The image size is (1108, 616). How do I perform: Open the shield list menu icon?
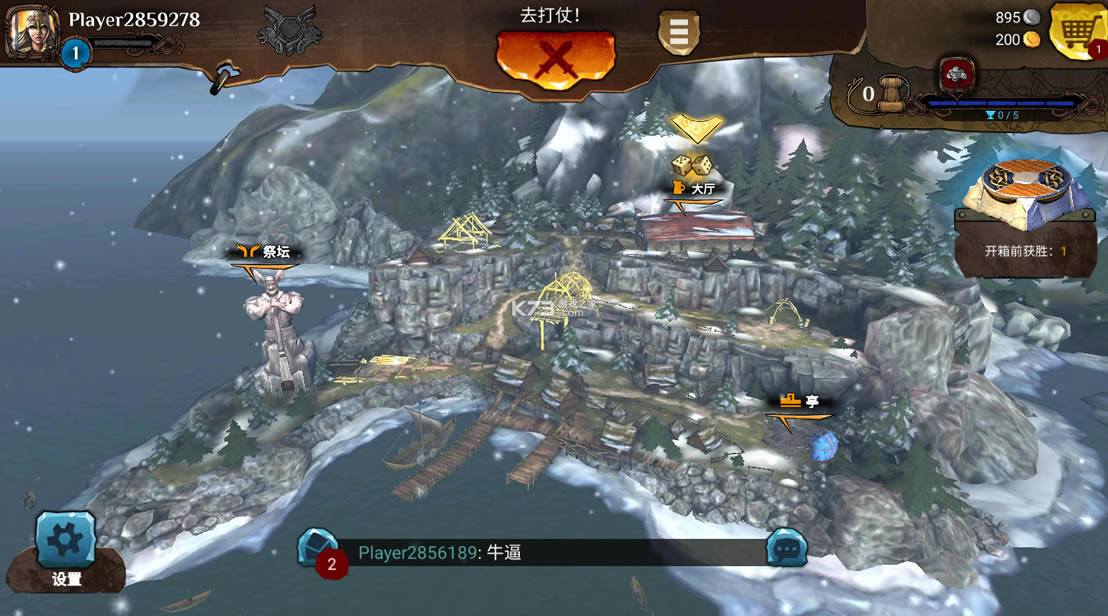click(x=678, y=33)
